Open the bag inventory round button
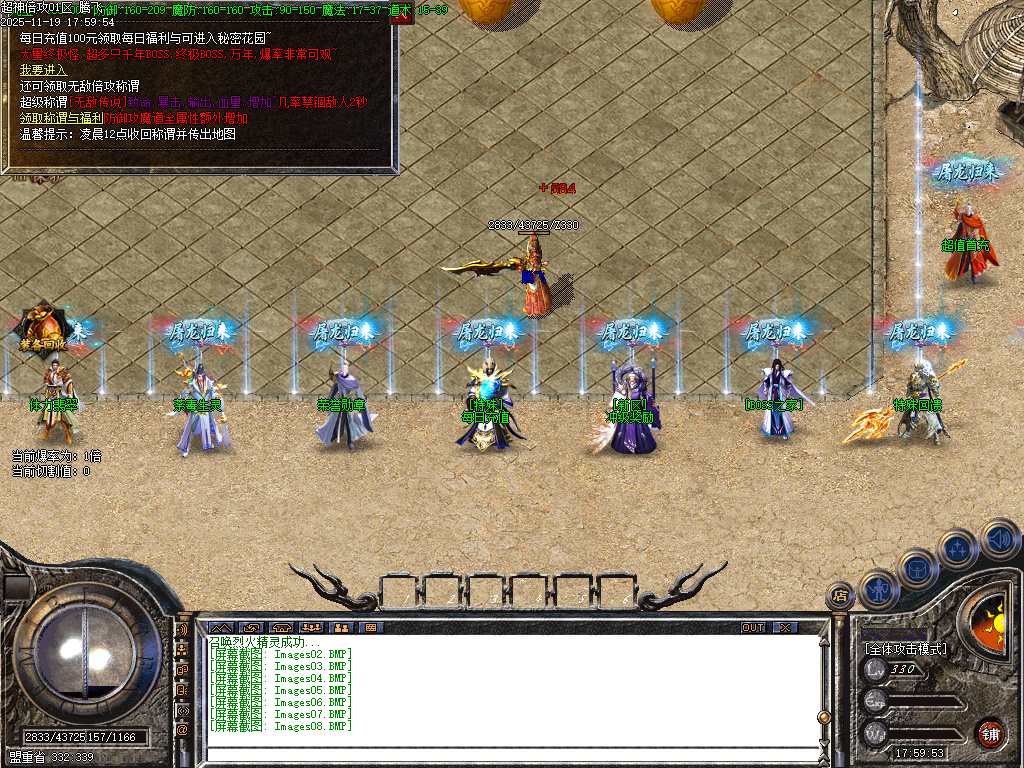The image size is (1024, 768). tap(917, 568)
